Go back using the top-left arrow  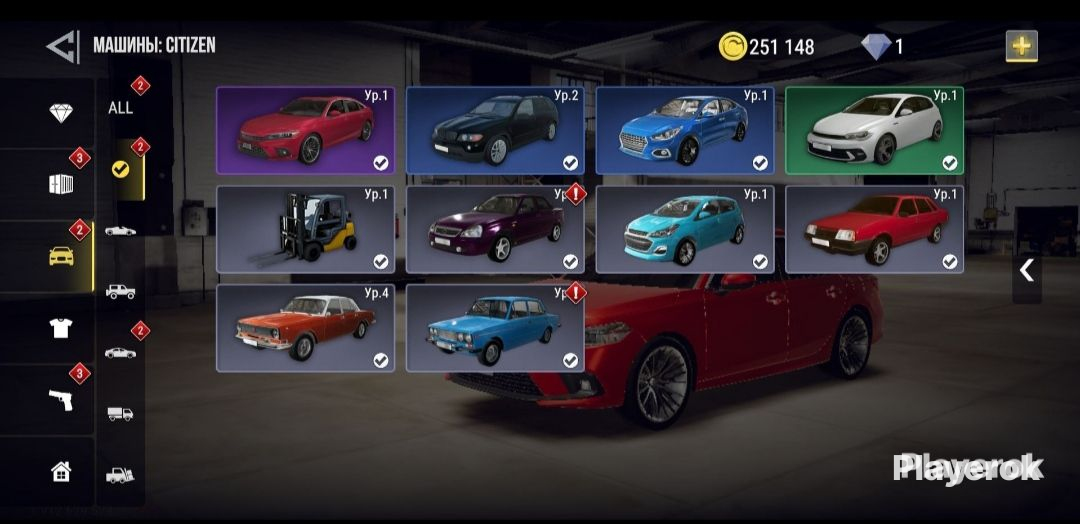pos(62,46)
